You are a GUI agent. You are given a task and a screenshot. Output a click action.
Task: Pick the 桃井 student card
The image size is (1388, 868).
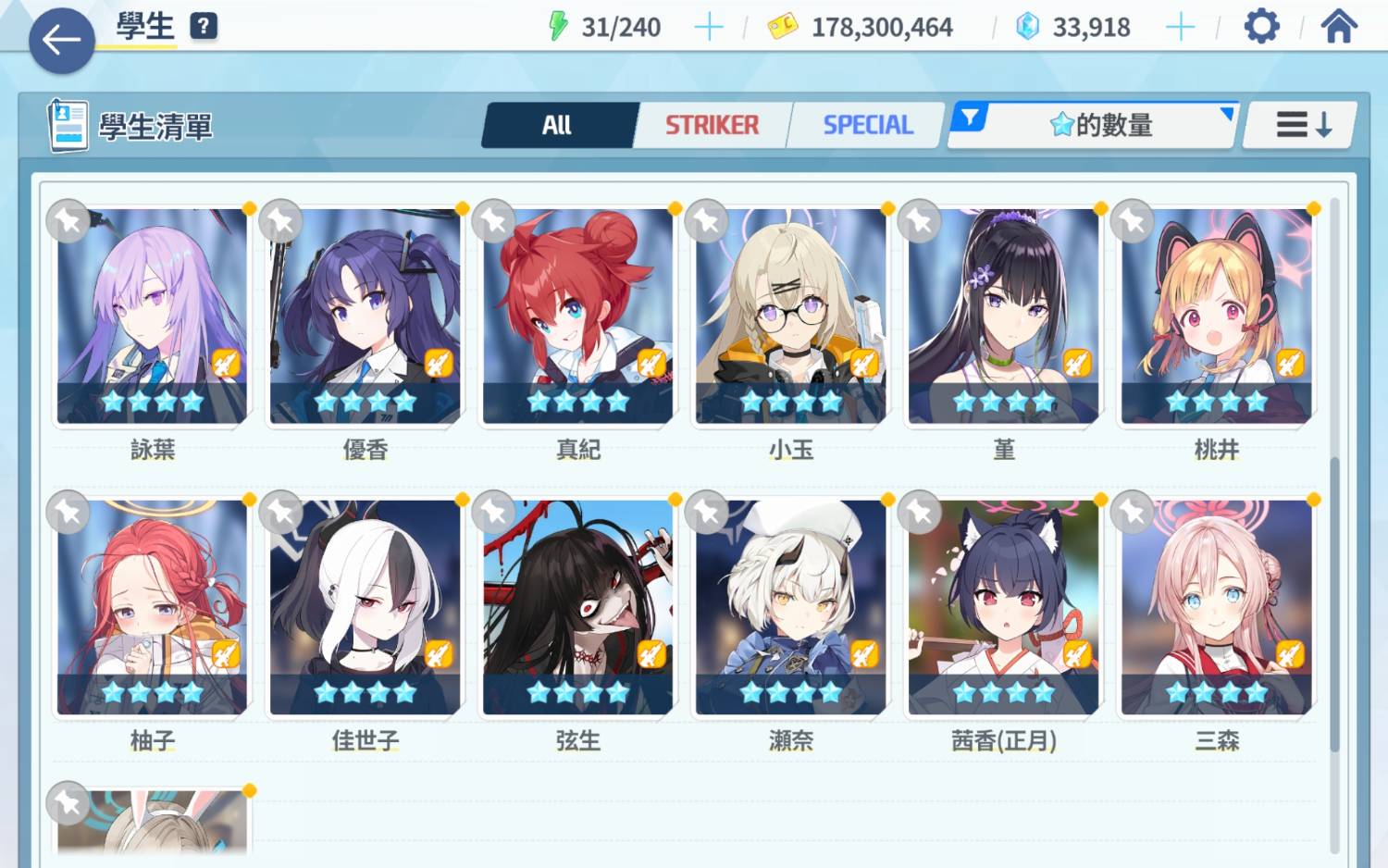tap(1216, 316)
